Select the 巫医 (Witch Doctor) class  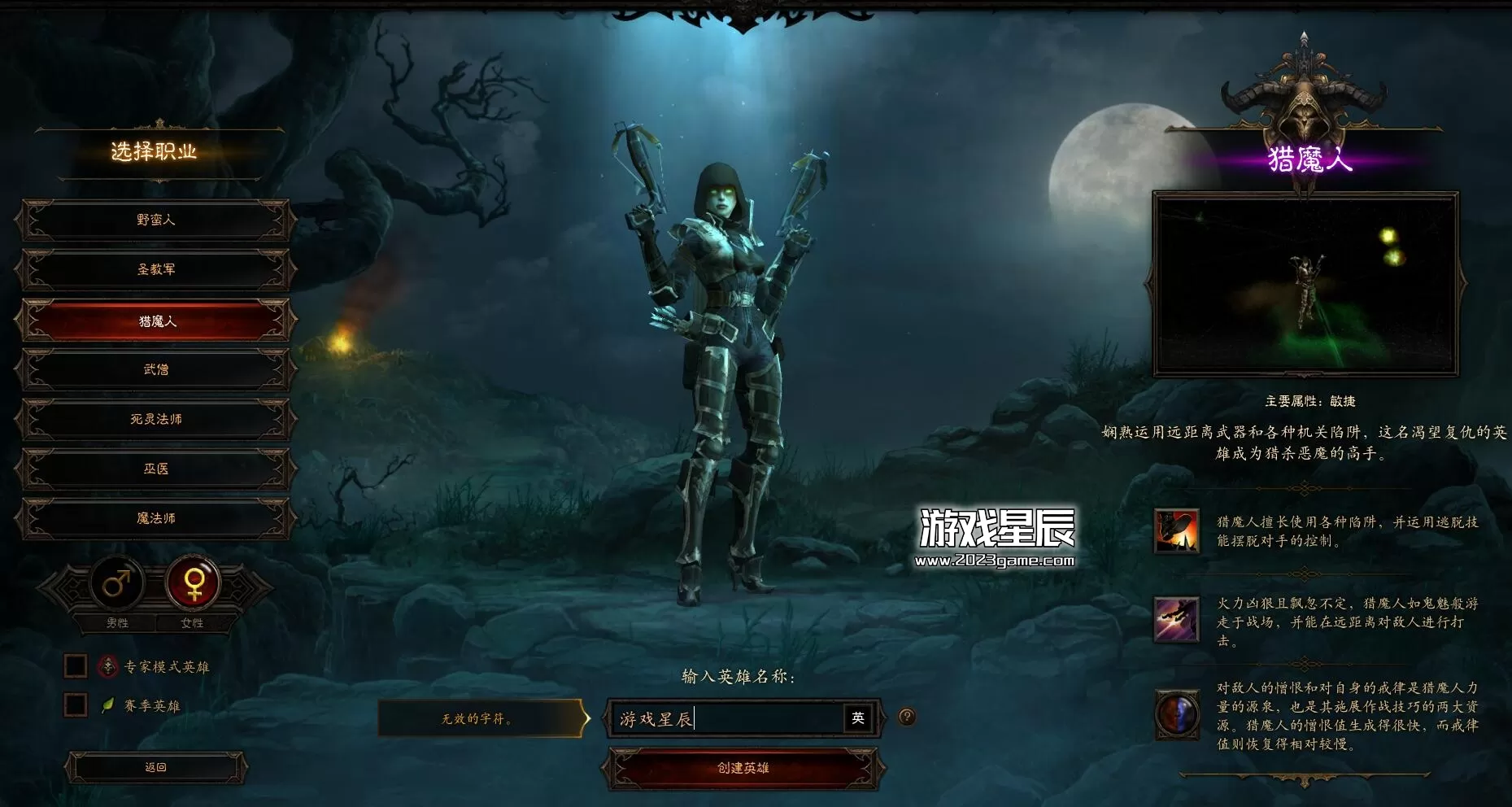click(155, 469)
